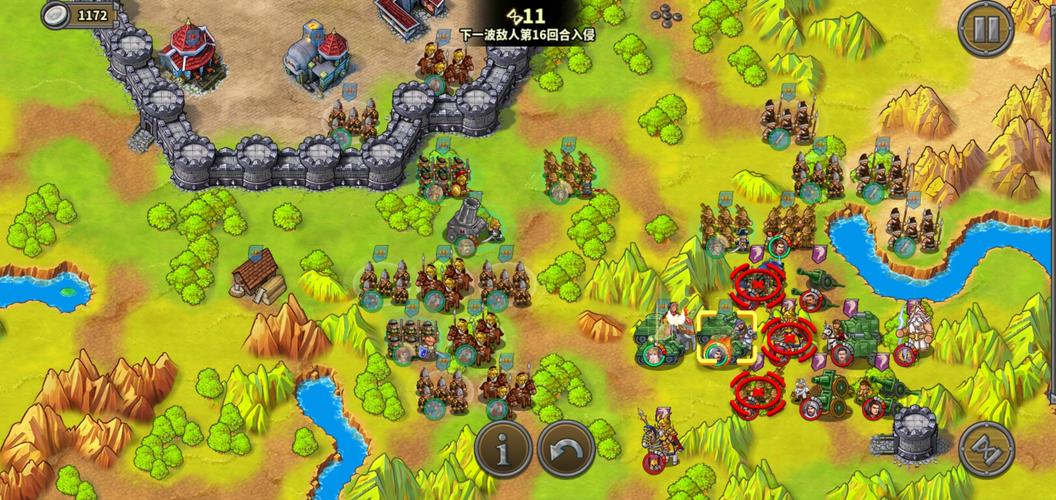The width and height of the screenshot is (1056, 500).
Task: Select the yellow-bracketed tank unit
Action: point(726,336)
